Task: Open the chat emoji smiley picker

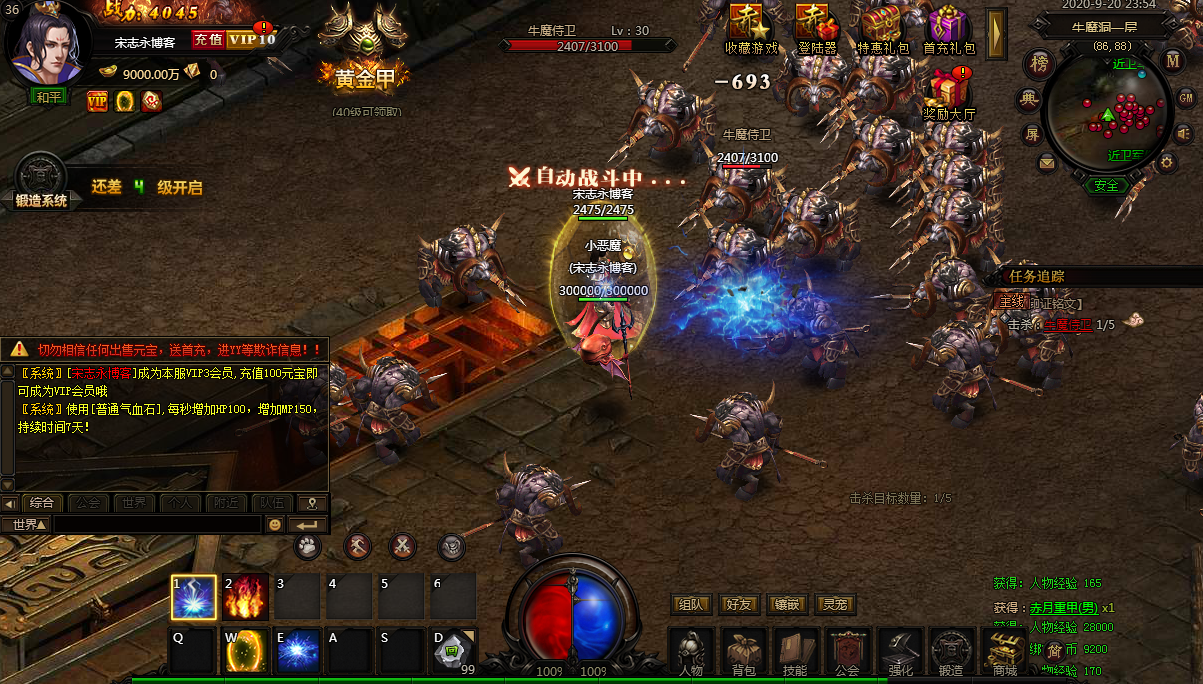Action: coord(275,525)
